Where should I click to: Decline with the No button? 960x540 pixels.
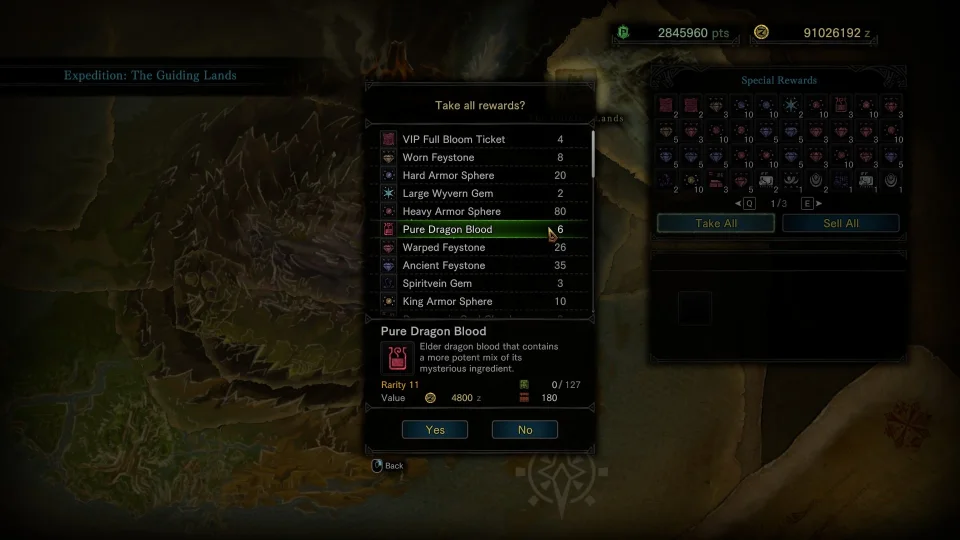point(524,429)
